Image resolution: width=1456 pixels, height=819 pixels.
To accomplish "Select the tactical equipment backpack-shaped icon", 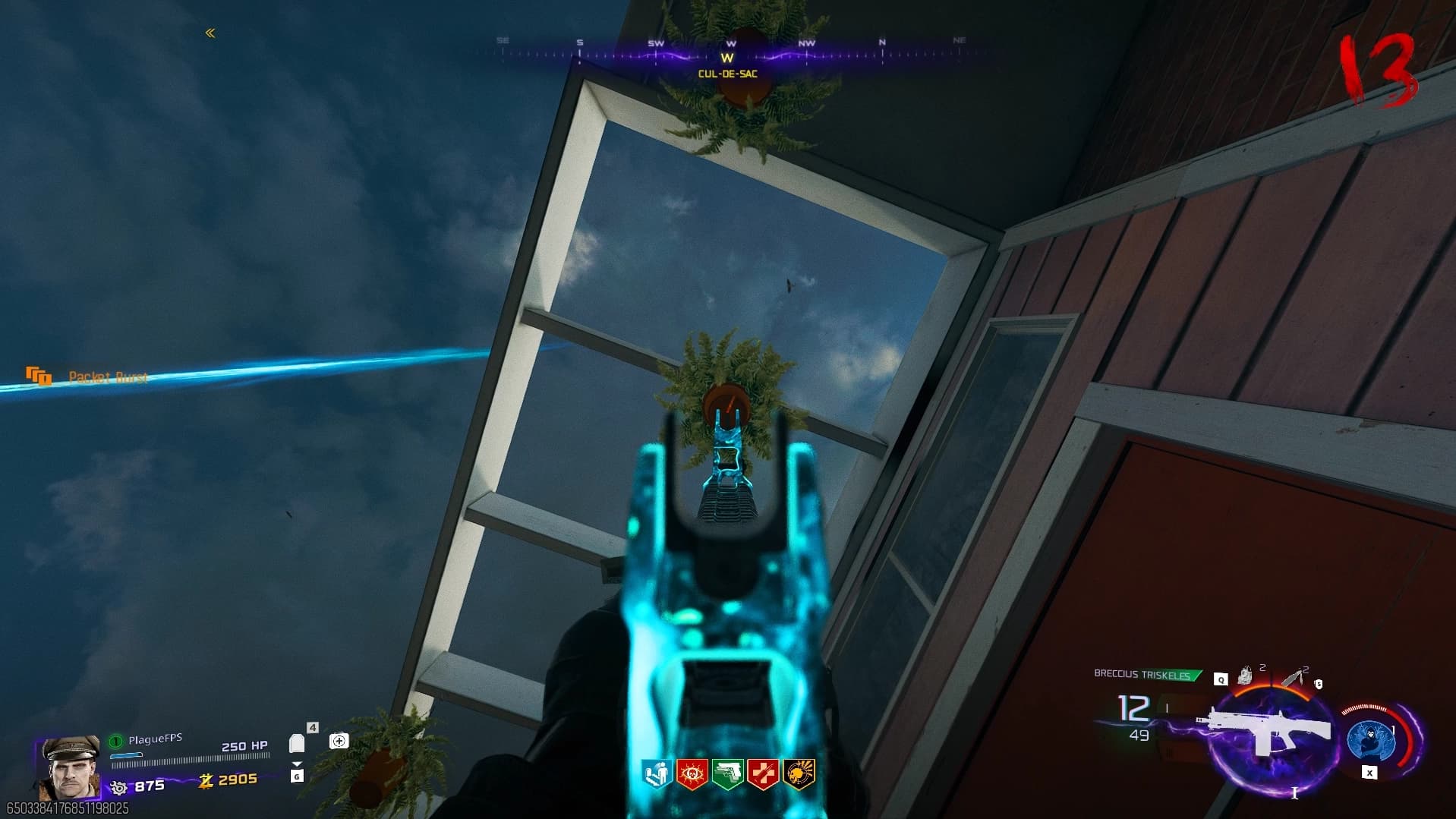I will 1246,675.
